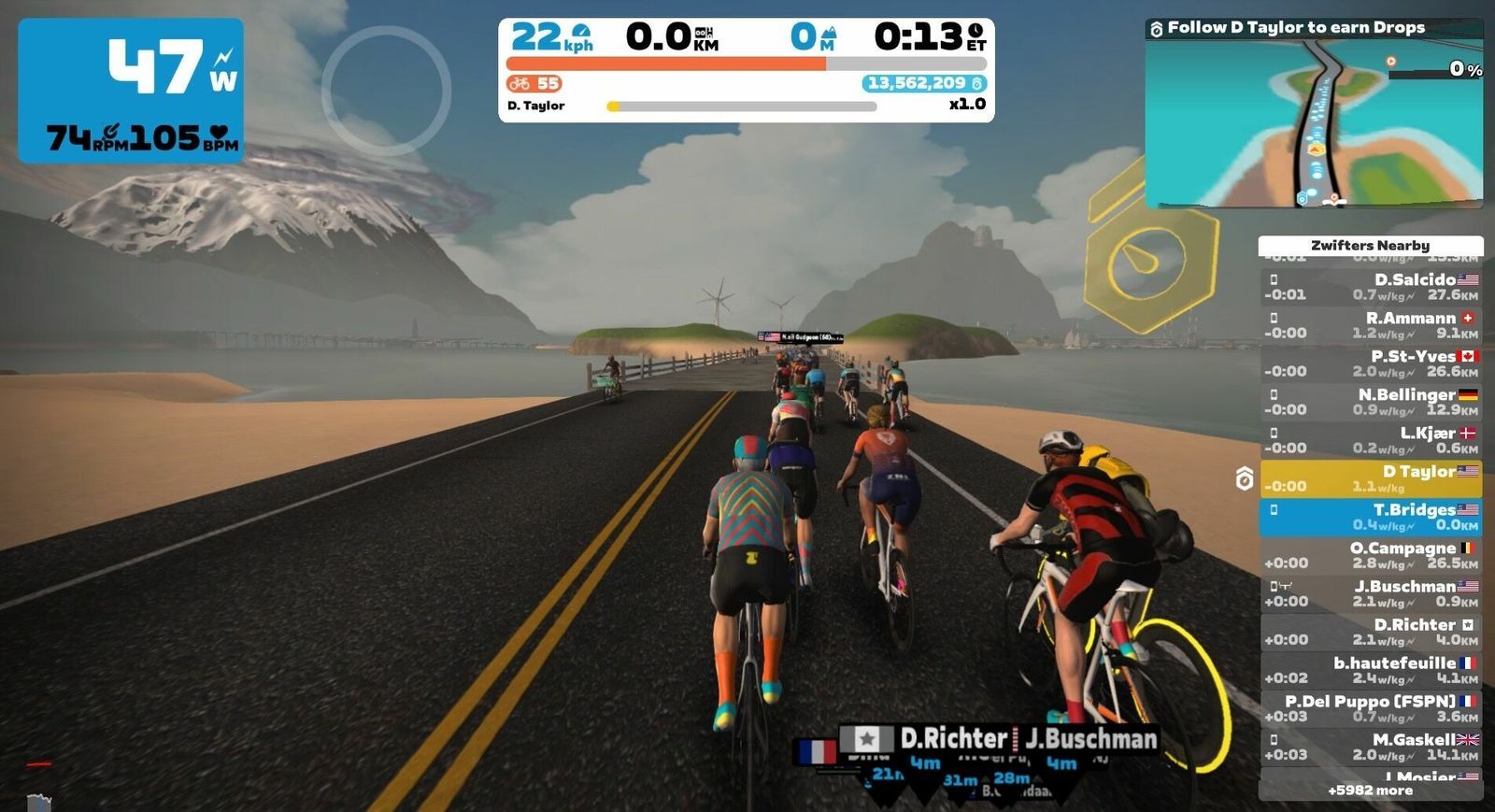The height and width of the screenshot is (812, 1495).
Task: Select rider P.St-Yves in nearby list
Action: click(1370, 363)
